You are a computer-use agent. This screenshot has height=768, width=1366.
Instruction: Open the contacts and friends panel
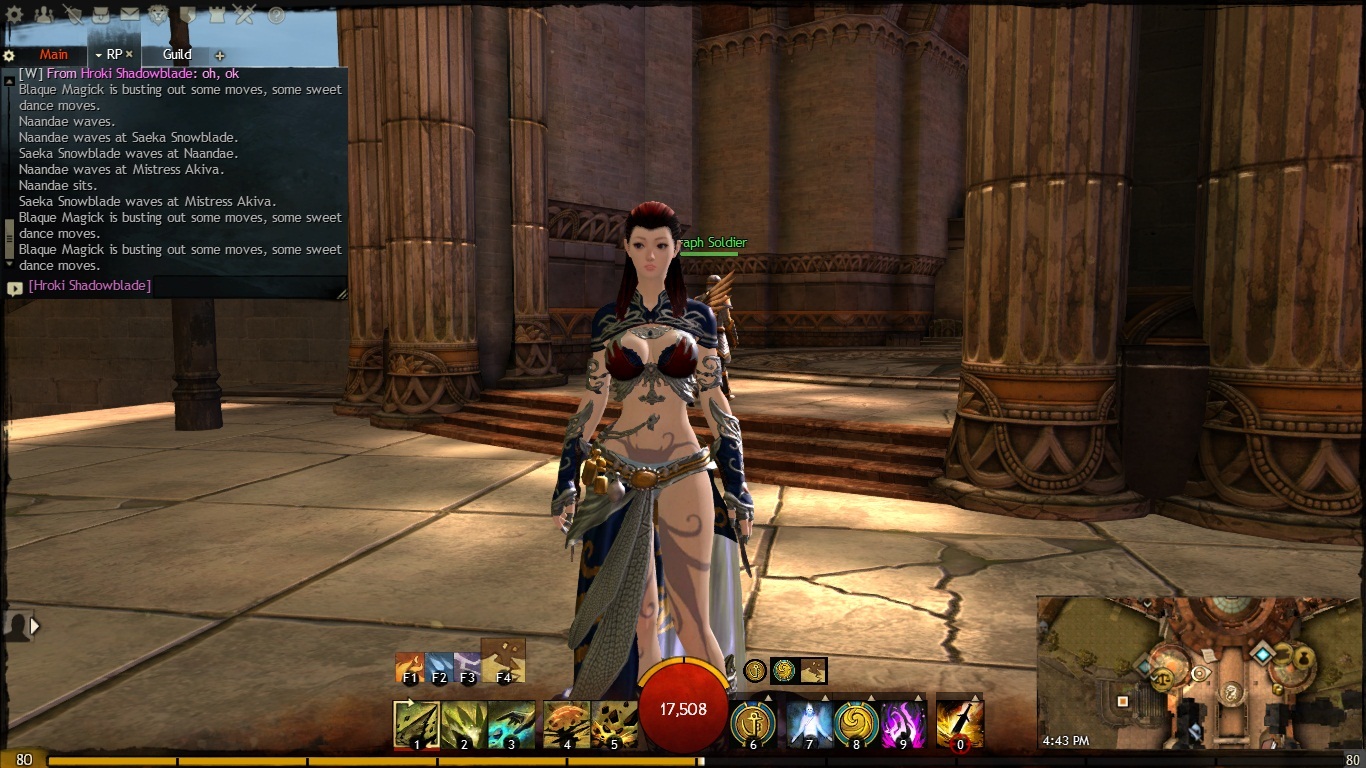43,15
